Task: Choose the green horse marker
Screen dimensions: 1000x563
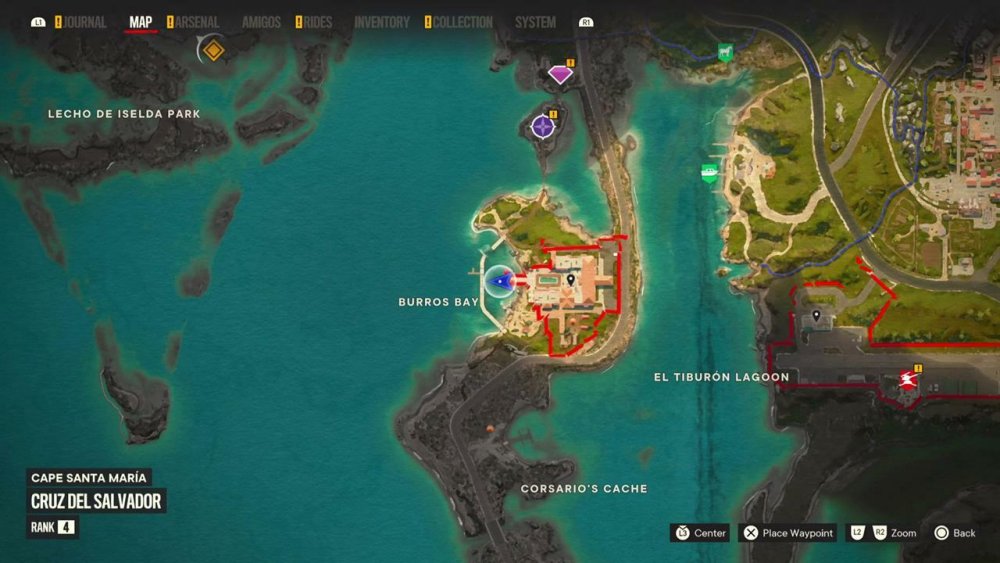Action: 725,52
